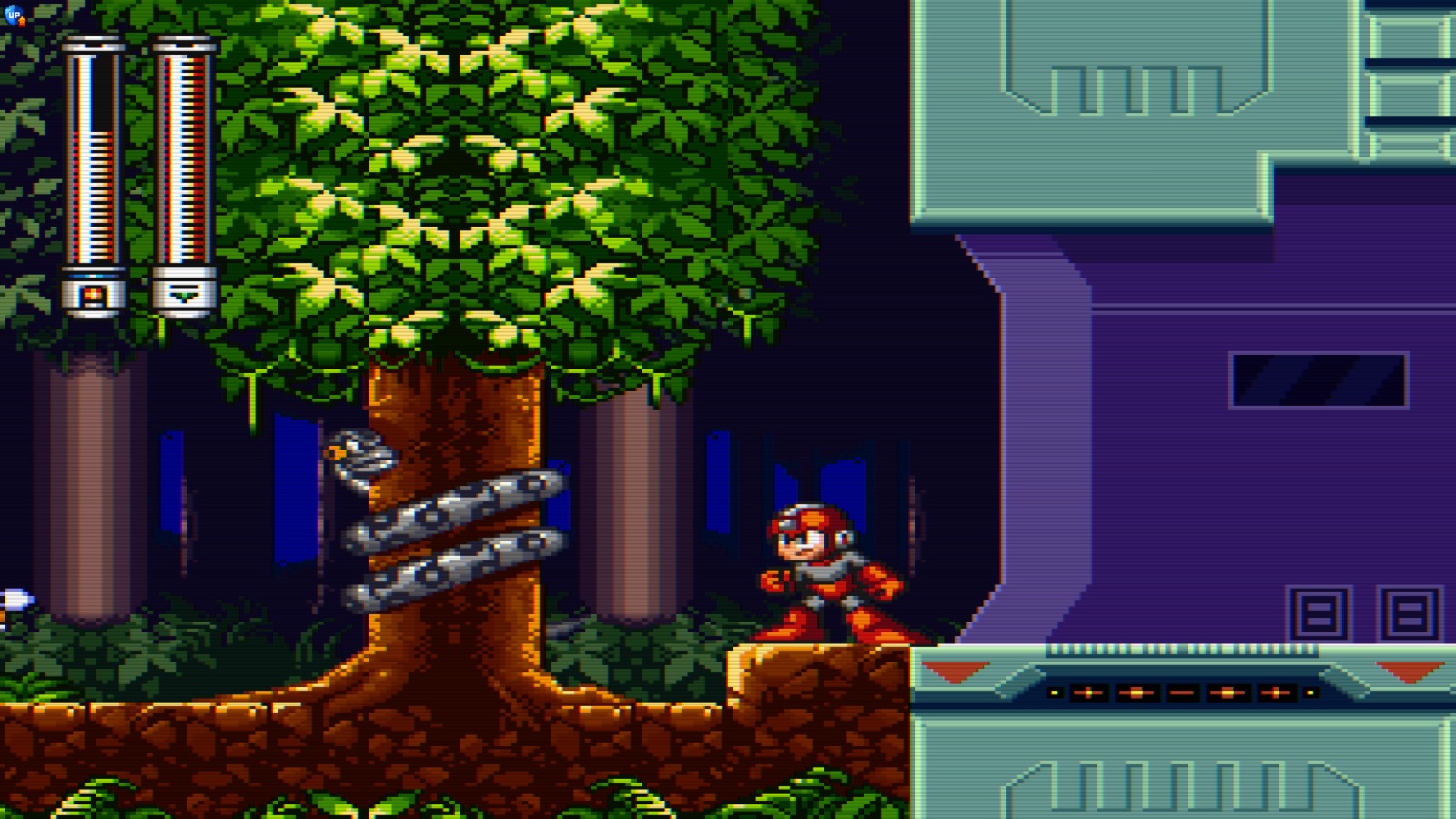
Task: Click the small yellow indicator dot on the panel
Action: pos(1054,692)
